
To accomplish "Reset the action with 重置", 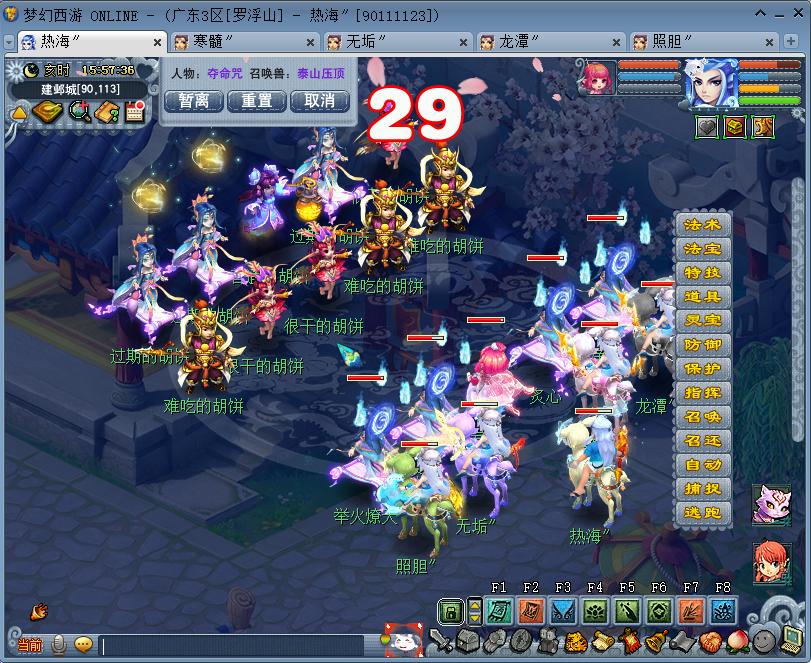I will tap(257, 101).
